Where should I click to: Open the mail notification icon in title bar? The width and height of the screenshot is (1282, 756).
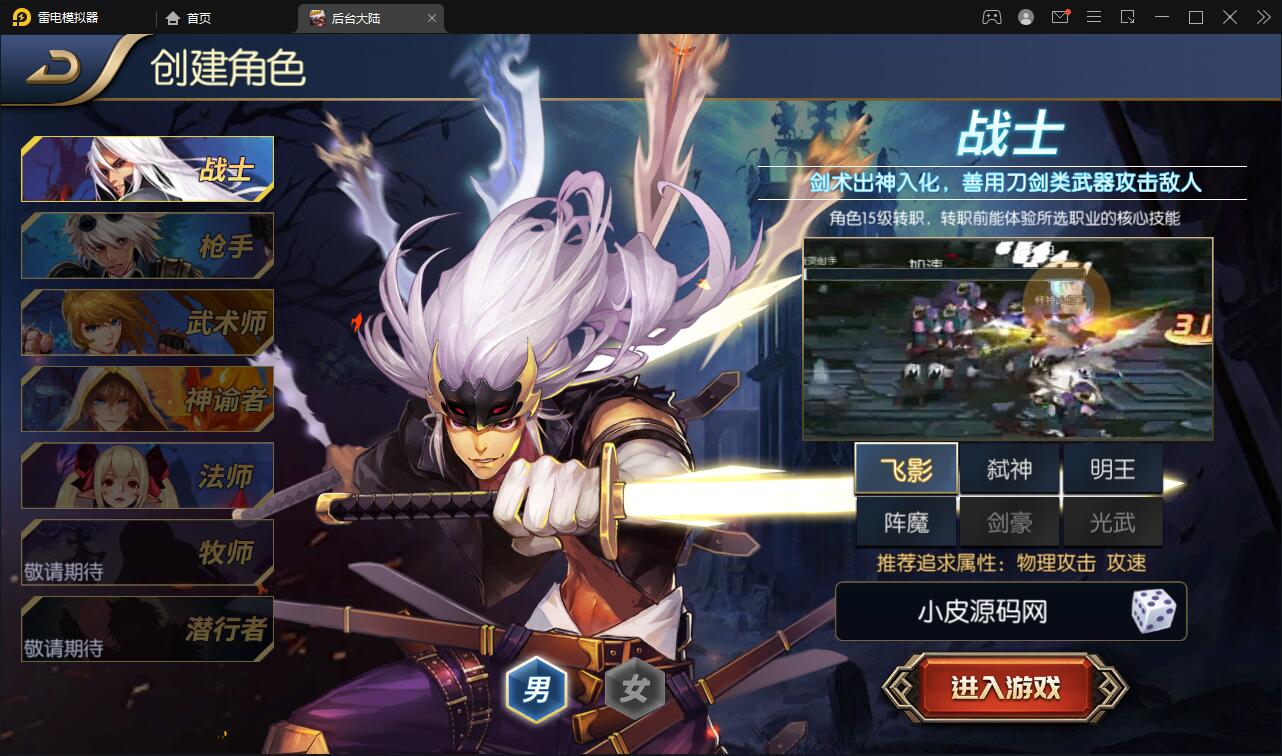point(1060,17)
